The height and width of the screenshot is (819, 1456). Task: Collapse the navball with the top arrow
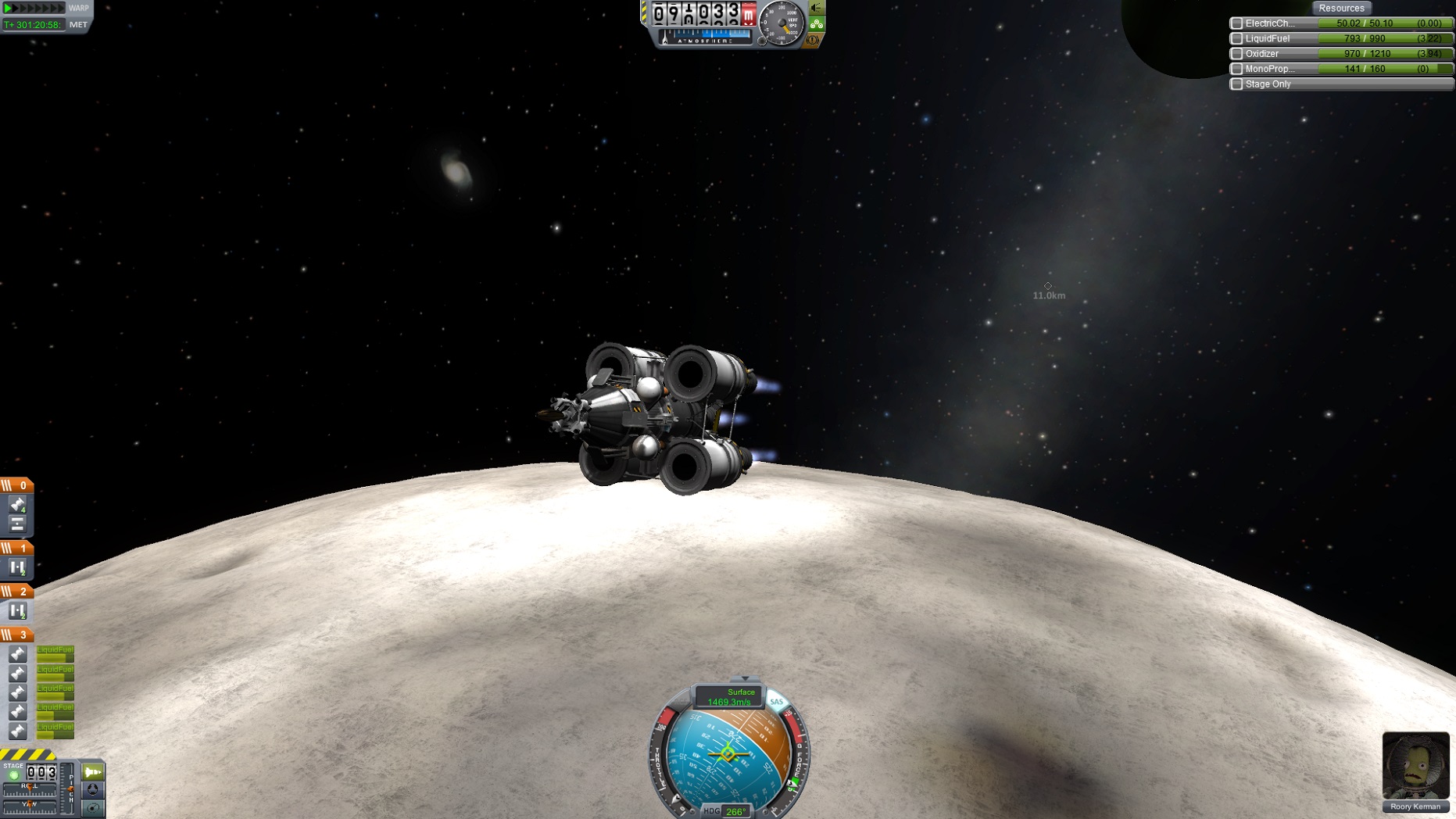[745, 678]
